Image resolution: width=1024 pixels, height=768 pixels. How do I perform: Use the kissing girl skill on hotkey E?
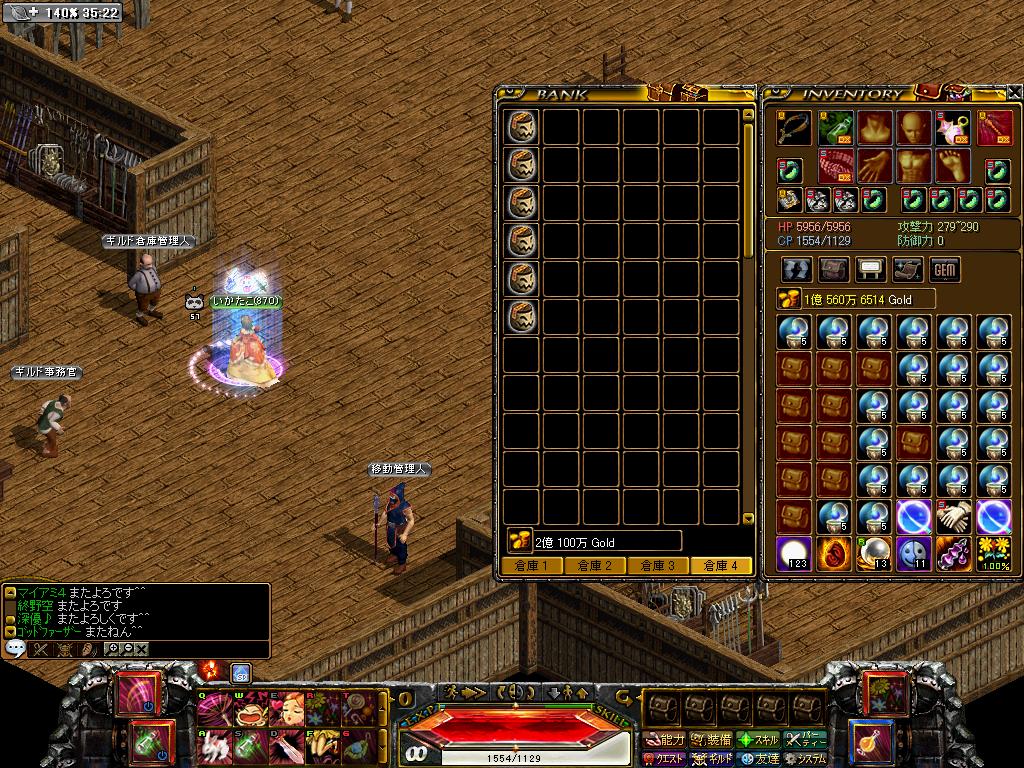(x=286, y=710)
